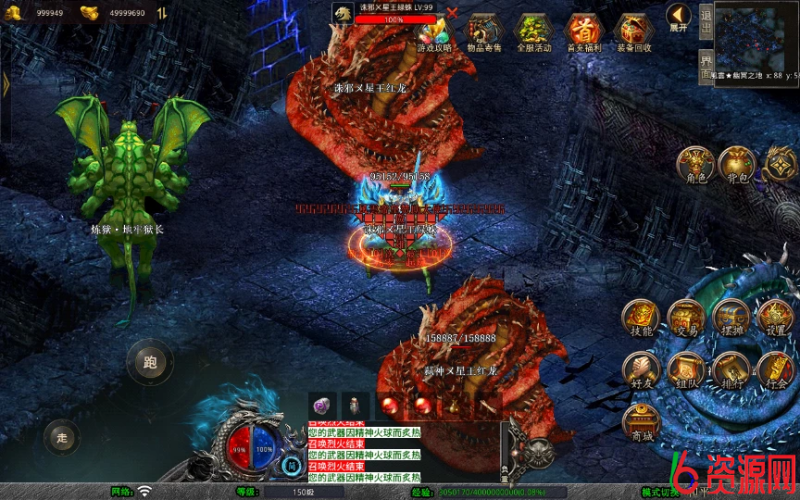The height and width of the screenshot is (500, 800).
Task: Open the 全服活动 server events icon
Action: pos(533,32)
